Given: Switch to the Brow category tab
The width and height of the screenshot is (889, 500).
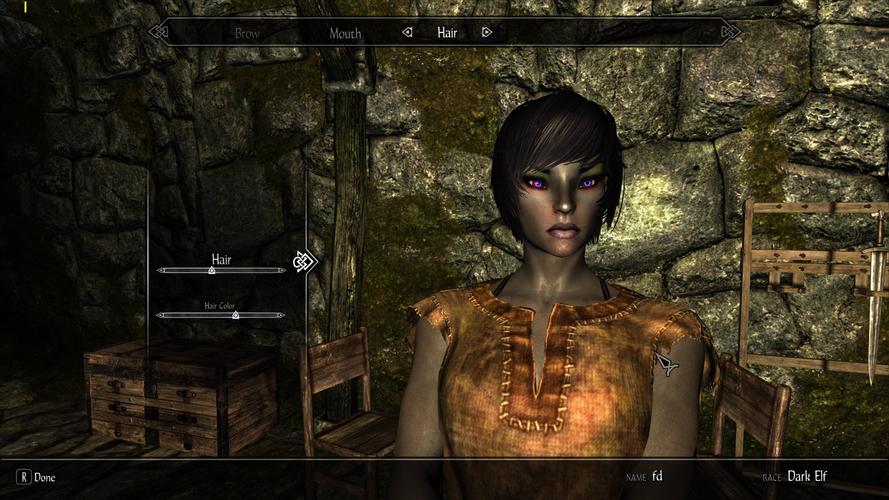Looking at the screenshot, I should point(247,33).
